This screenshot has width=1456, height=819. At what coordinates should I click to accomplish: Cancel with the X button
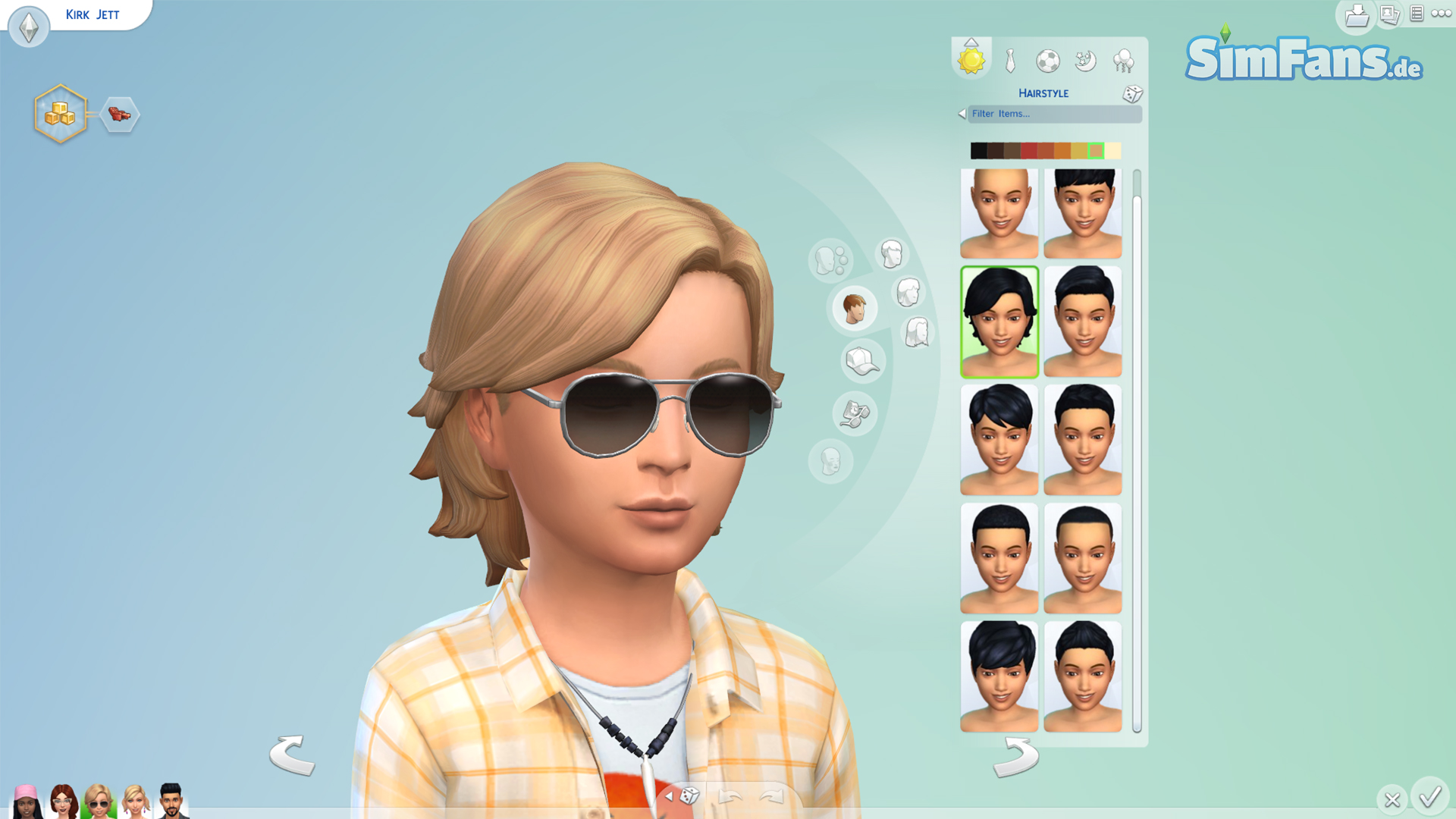[x=1392, y=799]
